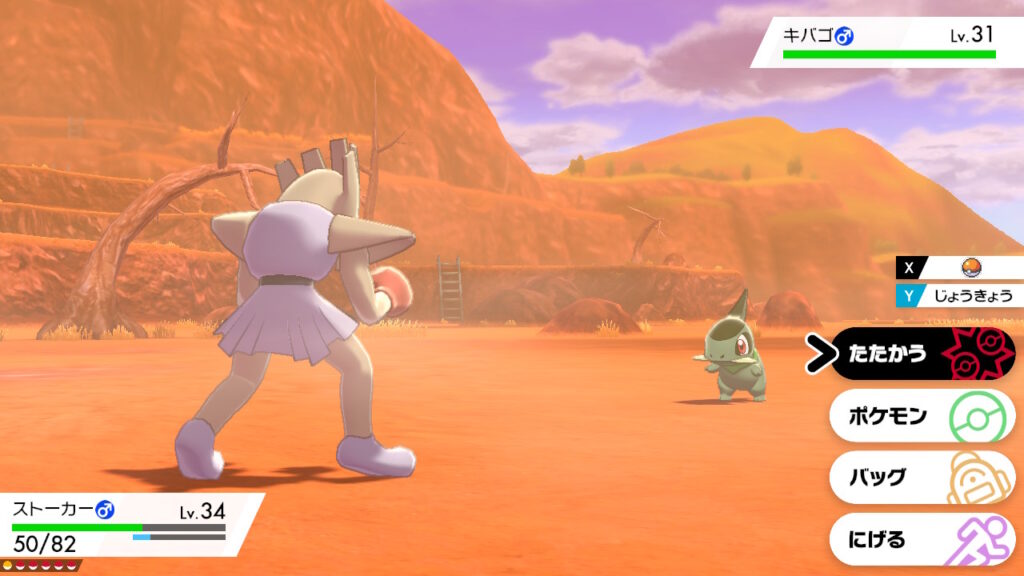The height and width of the screenshot is (576, 1024).
Task: Open the バッグ (Bag) menu
Action: point(922,477)
